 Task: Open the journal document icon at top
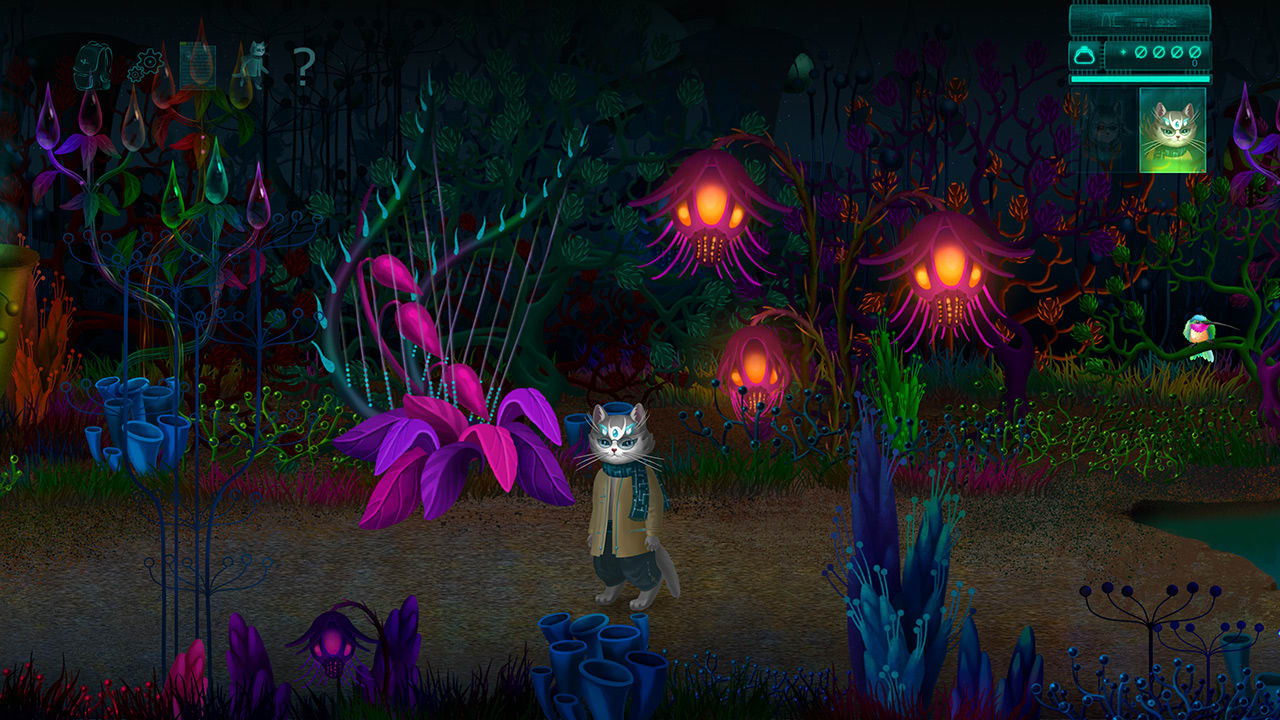(197, 65)
